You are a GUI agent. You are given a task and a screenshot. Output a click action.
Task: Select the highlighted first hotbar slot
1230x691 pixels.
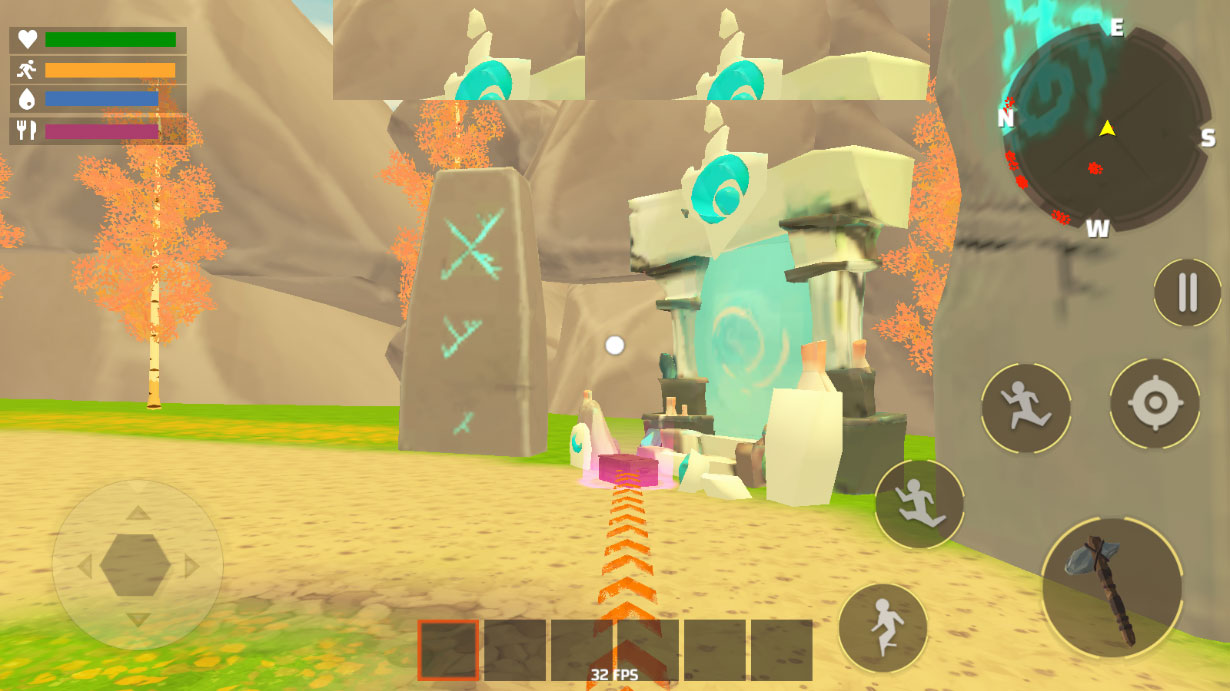[448, 650]
